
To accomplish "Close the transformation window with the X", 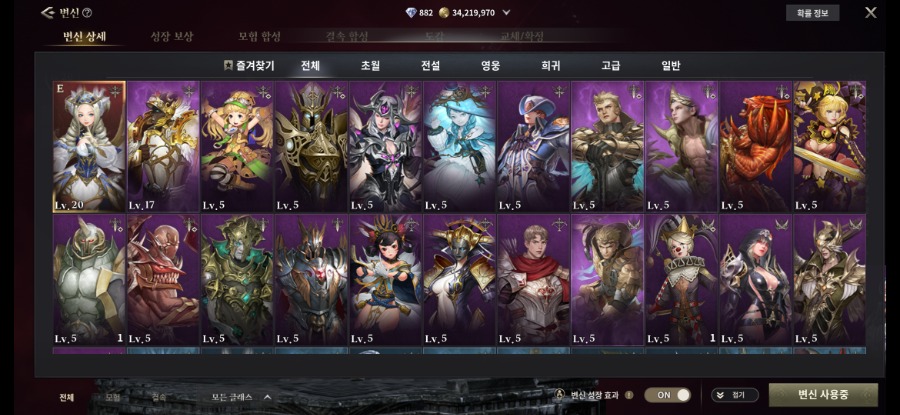I will pyautogui.click(x=870, y=13).
